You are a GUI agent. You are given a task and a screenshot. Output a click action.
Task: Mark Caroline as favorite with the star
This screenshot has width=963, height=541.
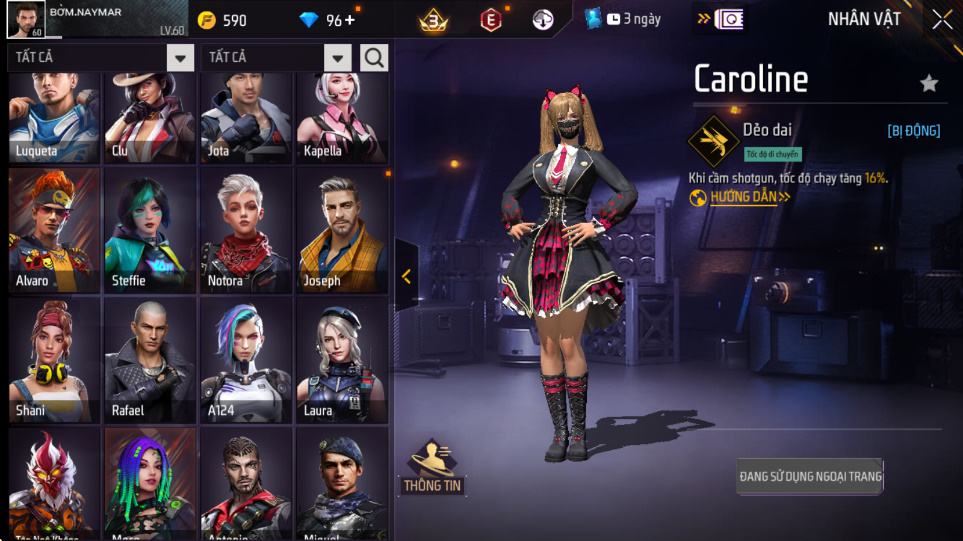click(929, 83)
